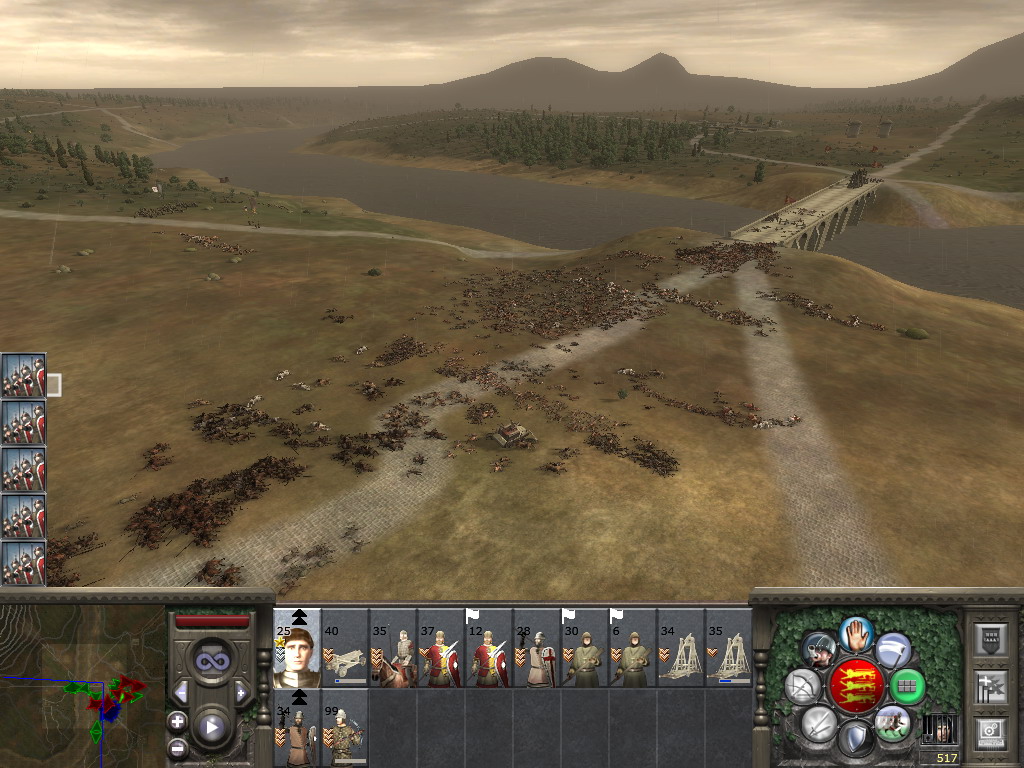Zoom out the minimap with the minus button

click(x=177, y=747)
